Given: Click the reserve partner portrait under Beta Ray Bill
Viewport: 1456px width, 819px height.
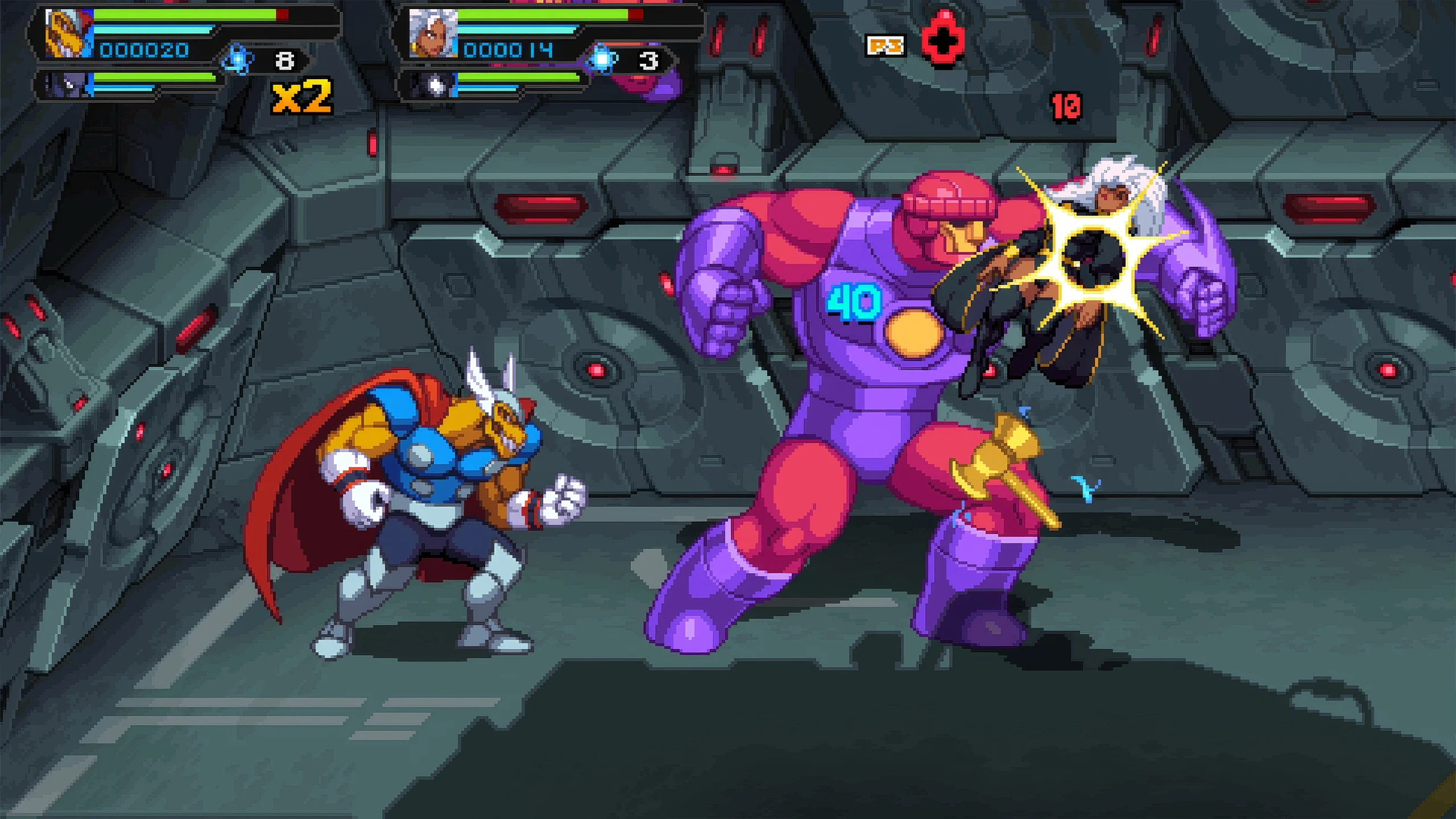Looking at the screenshot, I should pos(67,86).
